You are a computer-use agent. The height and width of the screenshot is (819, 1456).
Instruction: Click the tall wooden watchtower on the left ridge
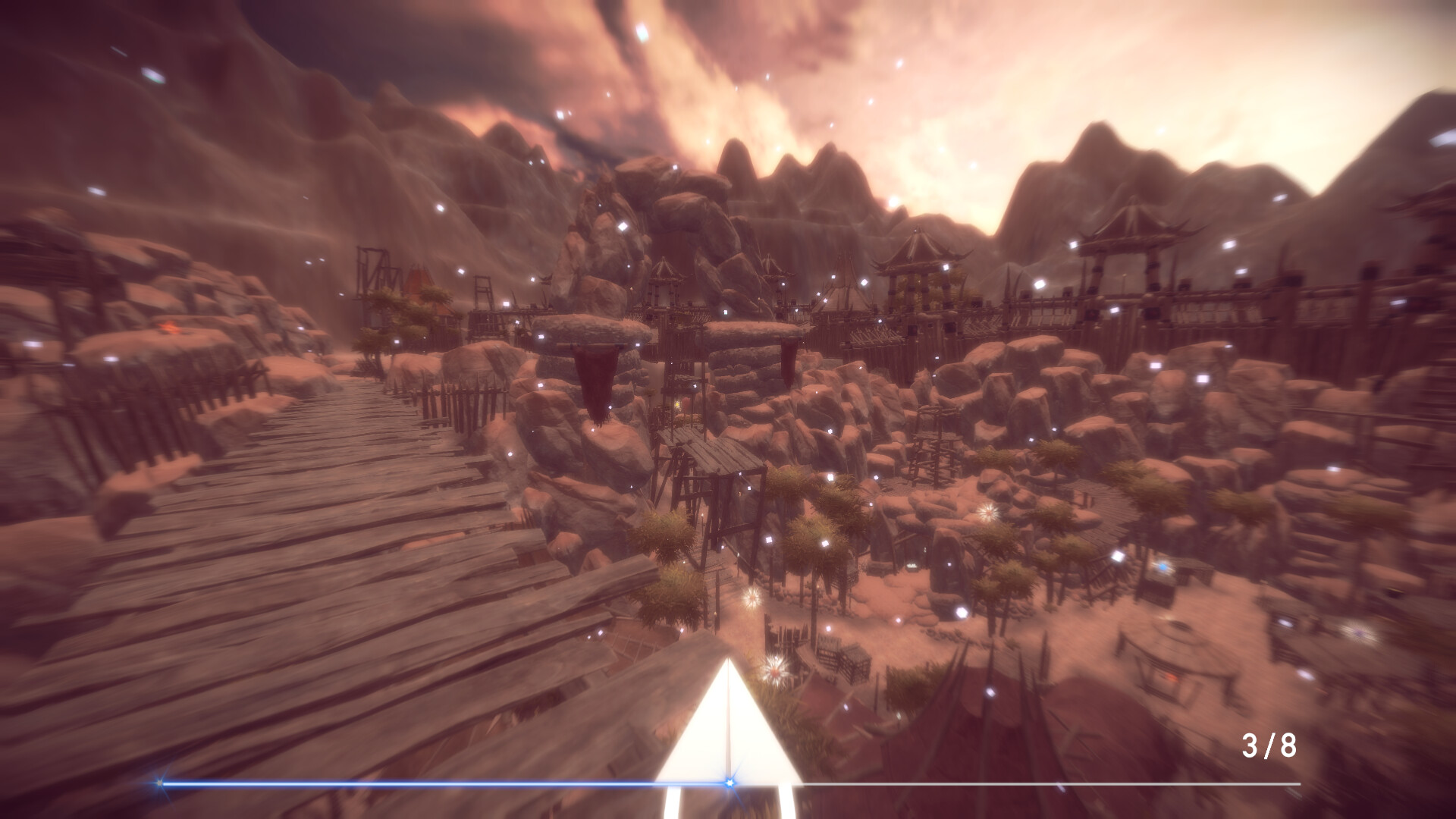click(372, 269)
